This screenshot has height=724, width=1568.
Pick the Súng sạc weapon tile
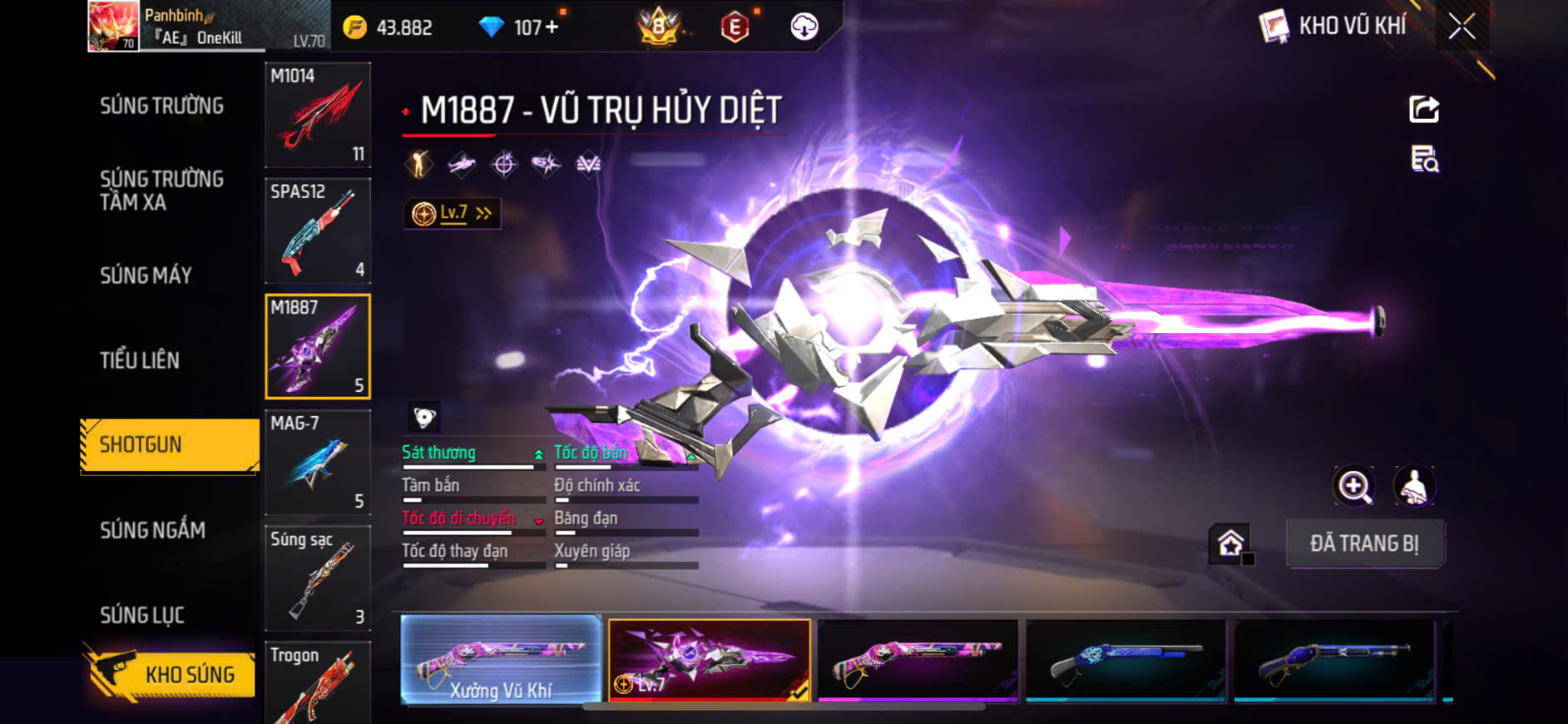pyautogui.click(x=318, y=578)
